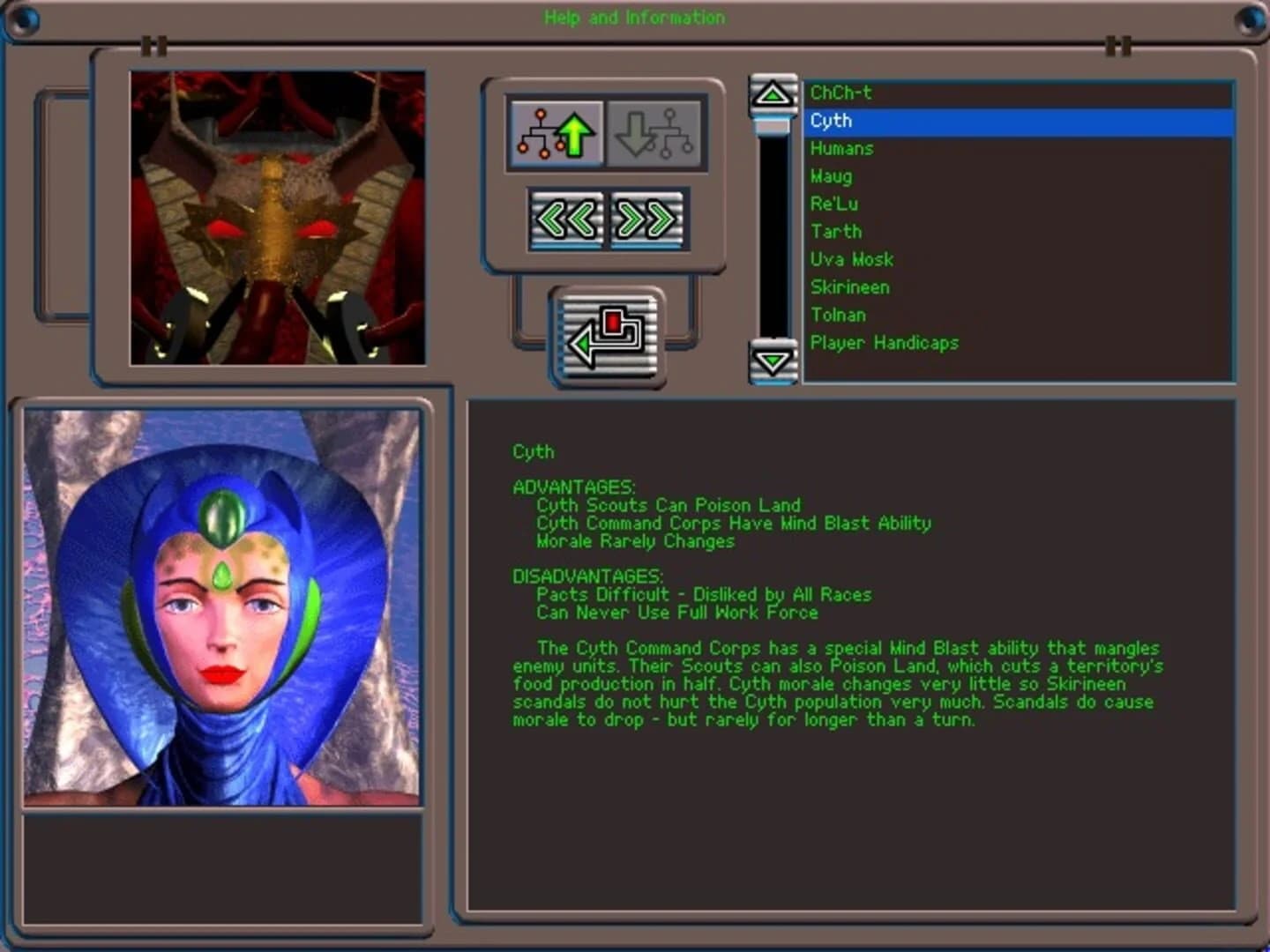Image resolution: width=1270 pixels, height=952 pixels.
Task: Click the exit help return-arrow icon
Action: (607, 338)
